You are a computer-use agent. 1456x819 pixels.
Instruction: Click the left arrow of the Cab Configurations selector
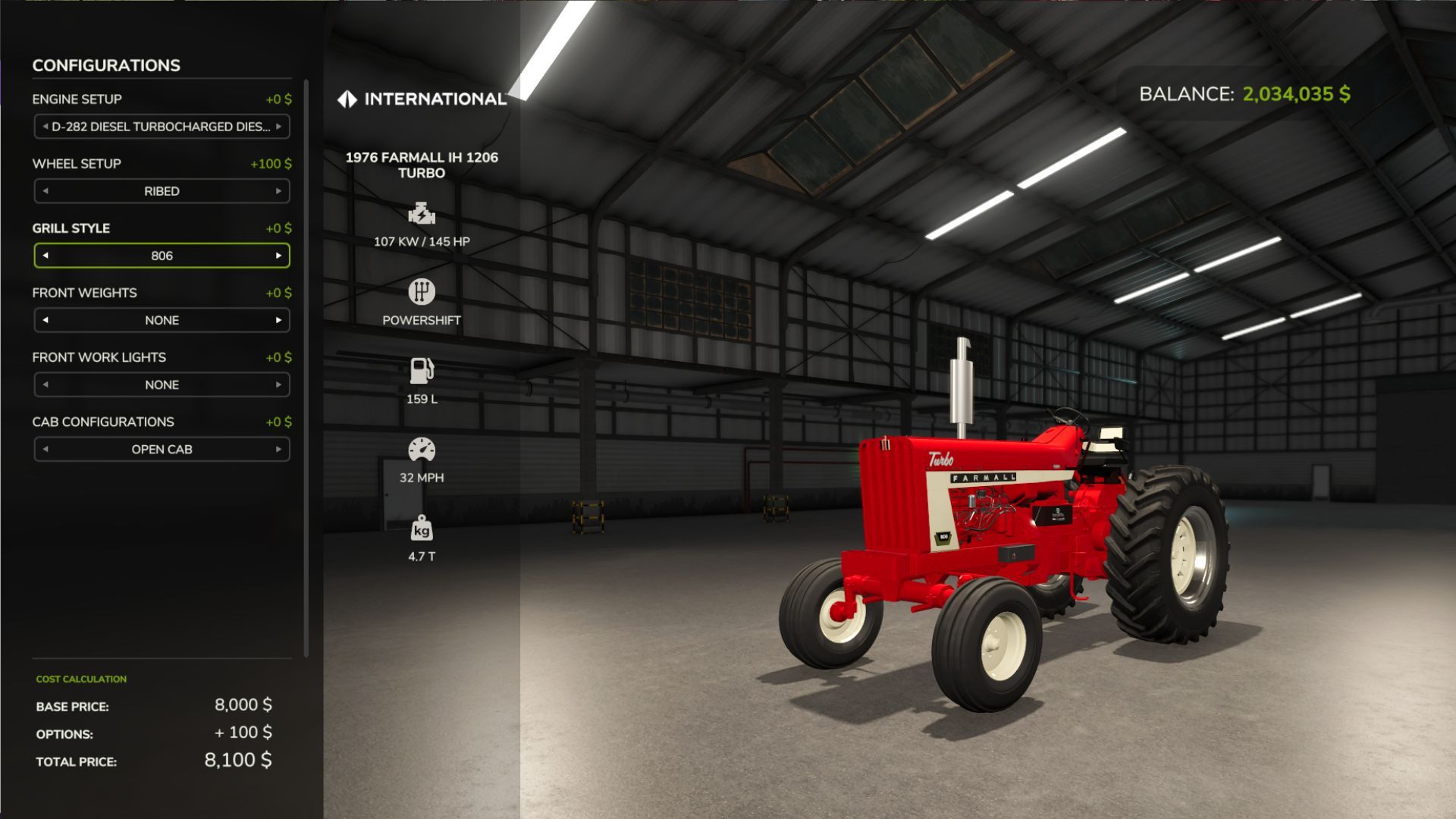pos(46,449)
